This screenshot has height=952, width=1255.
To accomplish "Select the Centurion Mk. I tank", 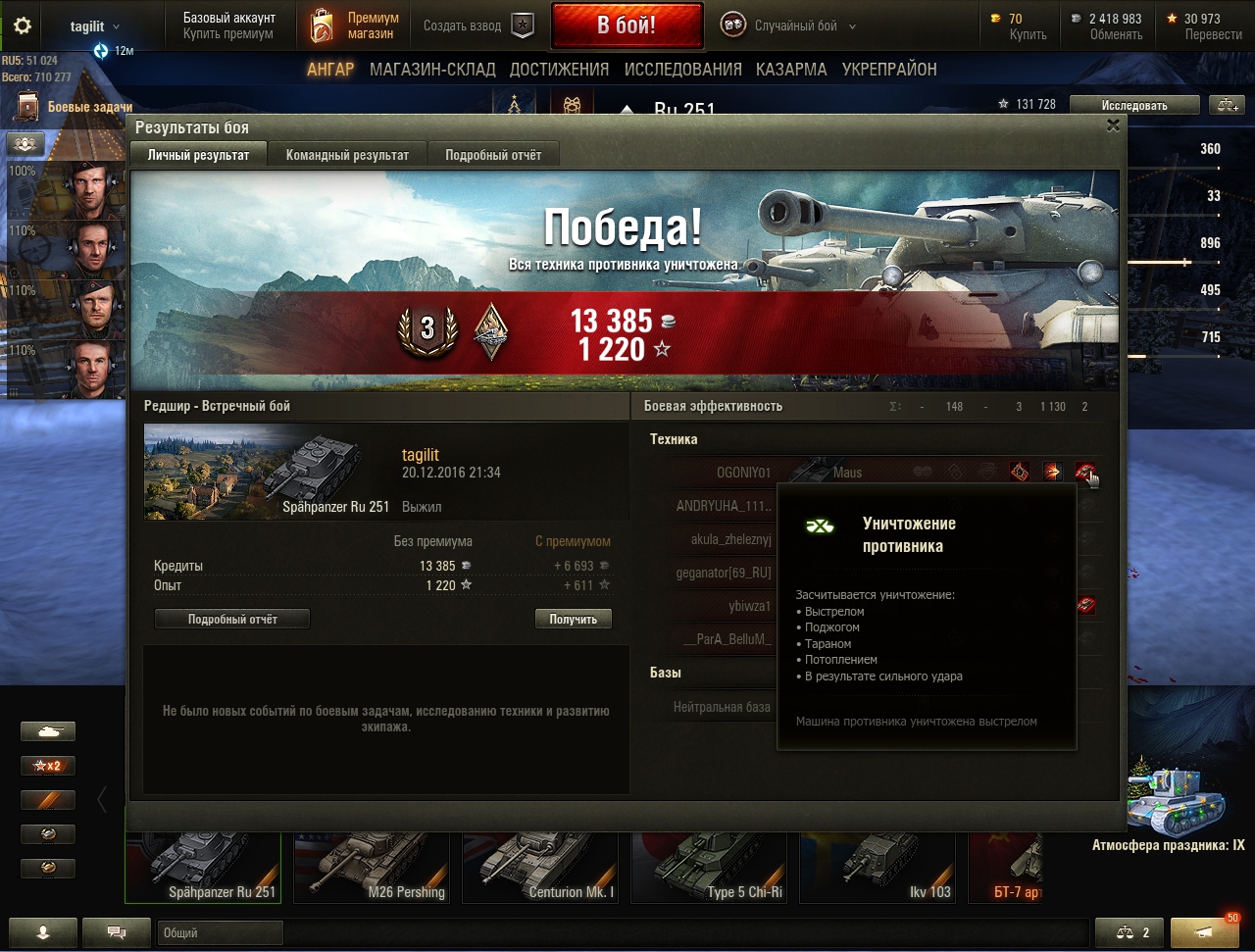I will (544, 867).
